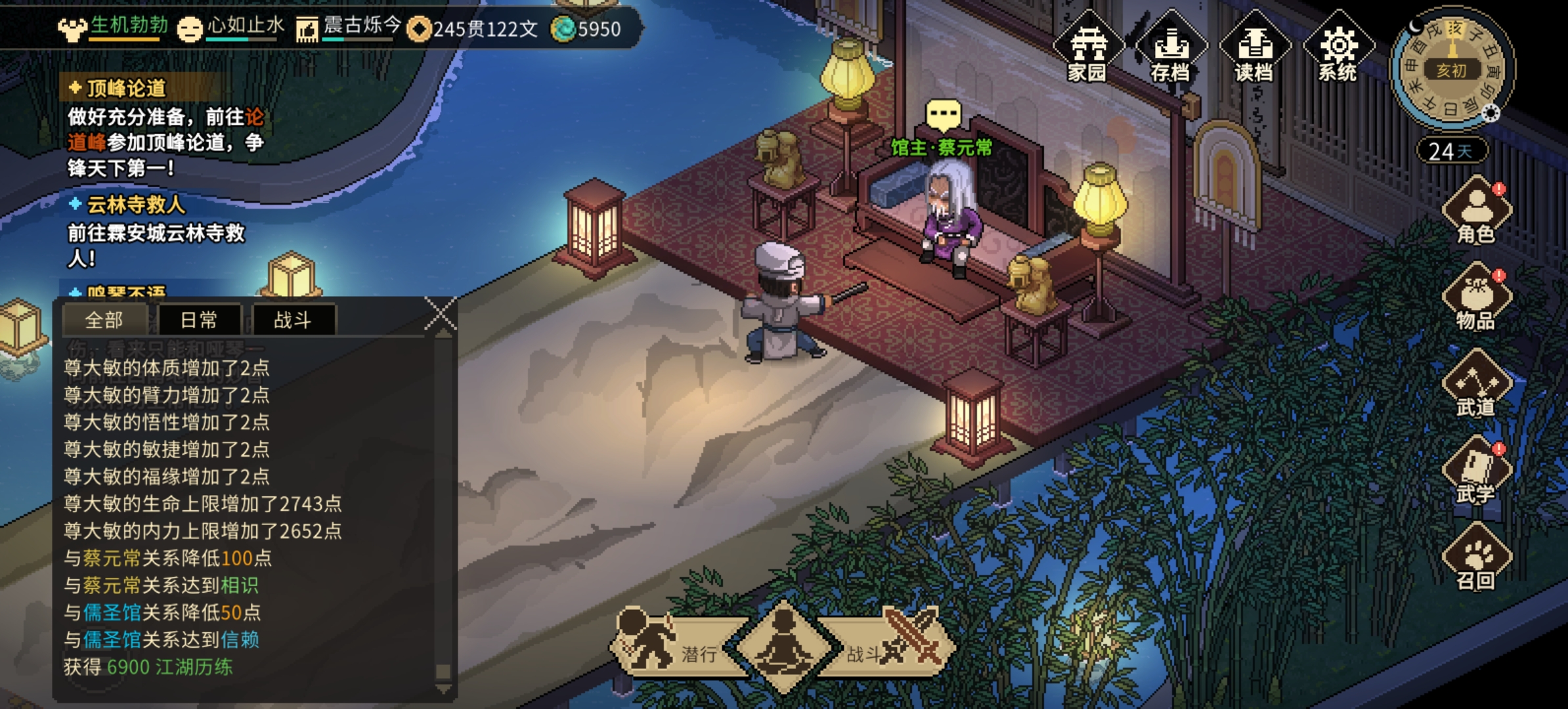Close the message log panel
Image resolution: width=1568 pixels, height=709 pixels.
(x=441, y=313)
